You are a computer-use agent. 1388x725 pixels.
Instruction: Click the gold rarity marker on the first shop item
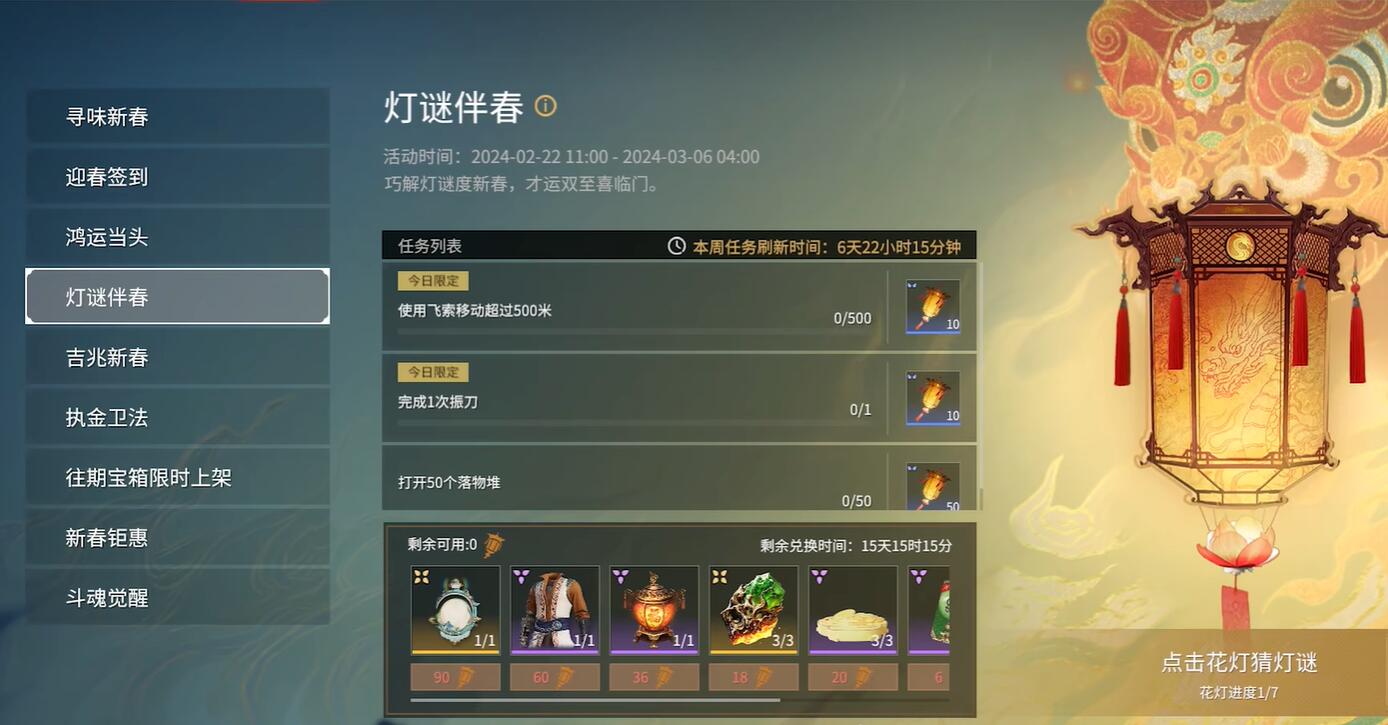[x=421, y=577]
